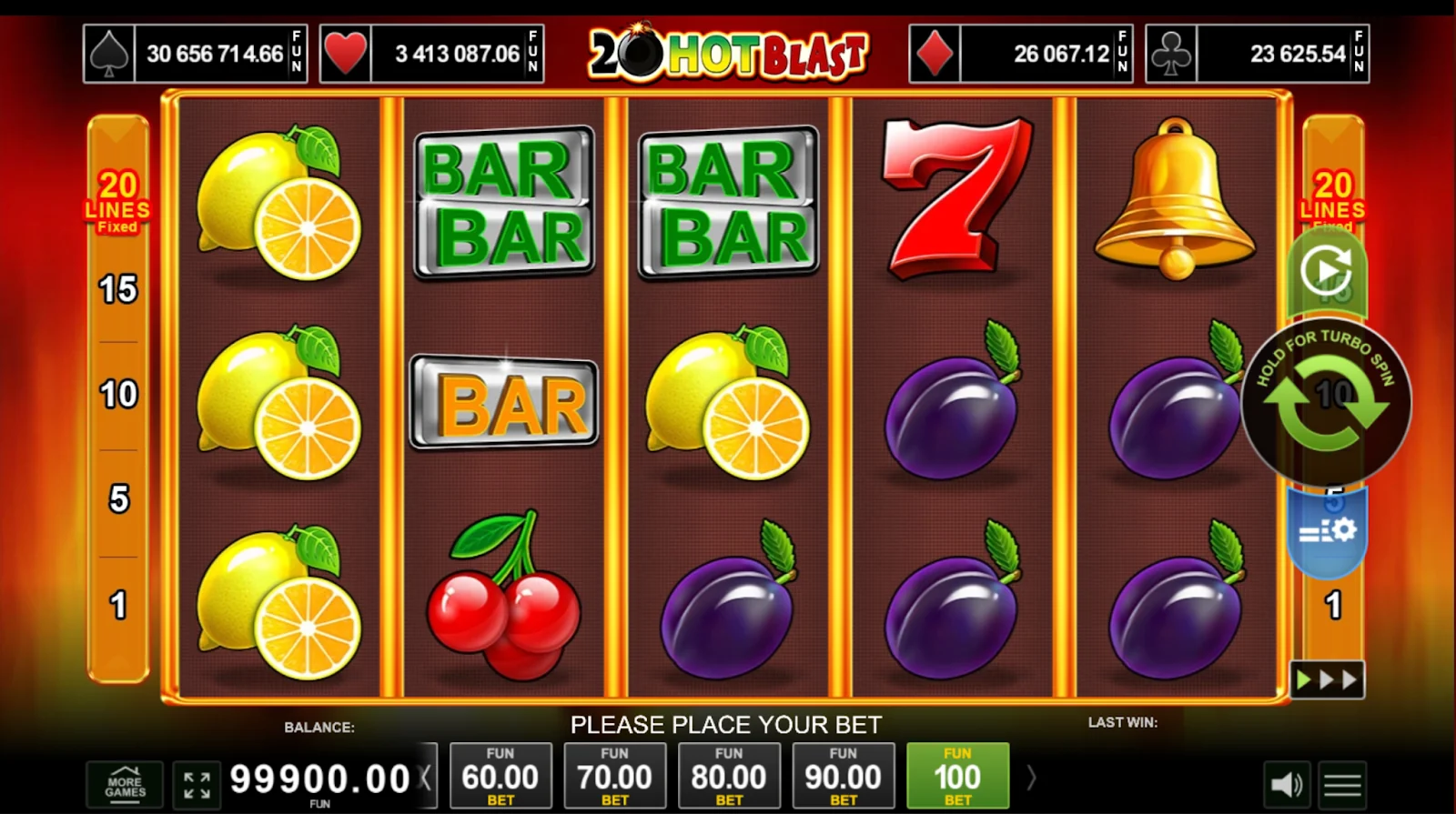View the diamond jackpot panel

1020,54
